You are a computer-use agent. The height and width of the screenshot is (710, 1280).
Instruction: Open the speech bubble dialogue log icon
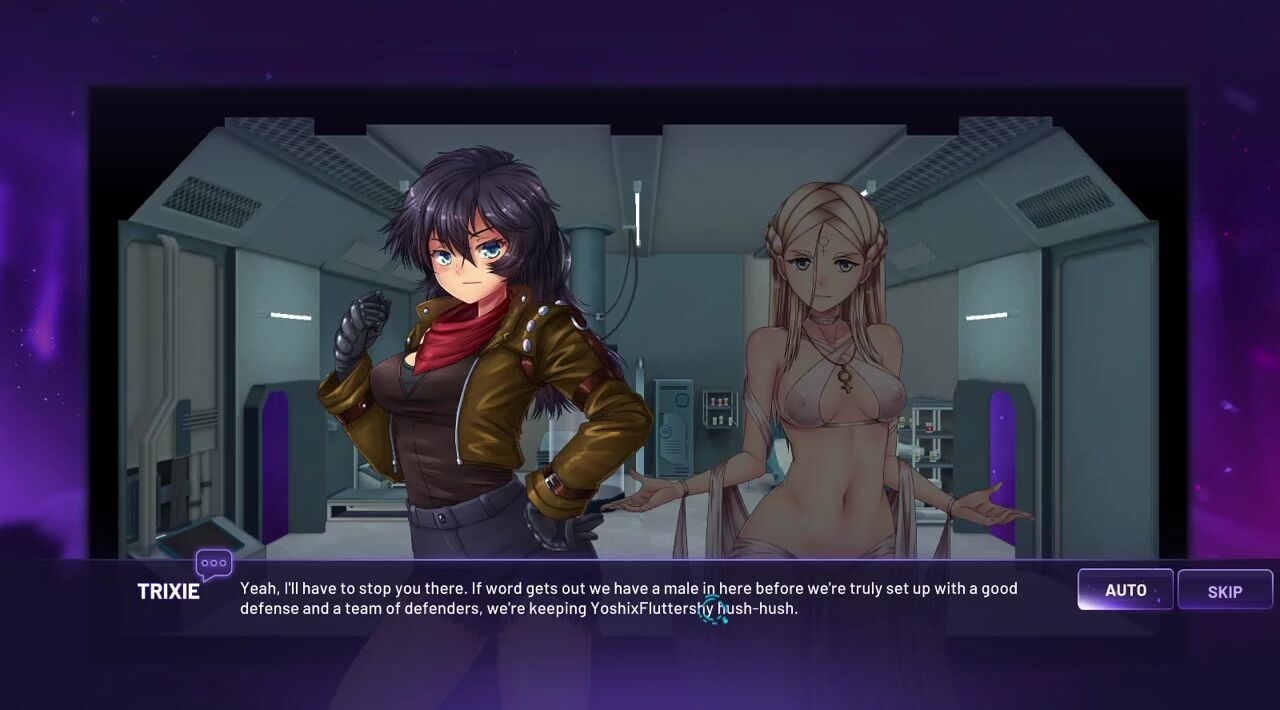213,565
